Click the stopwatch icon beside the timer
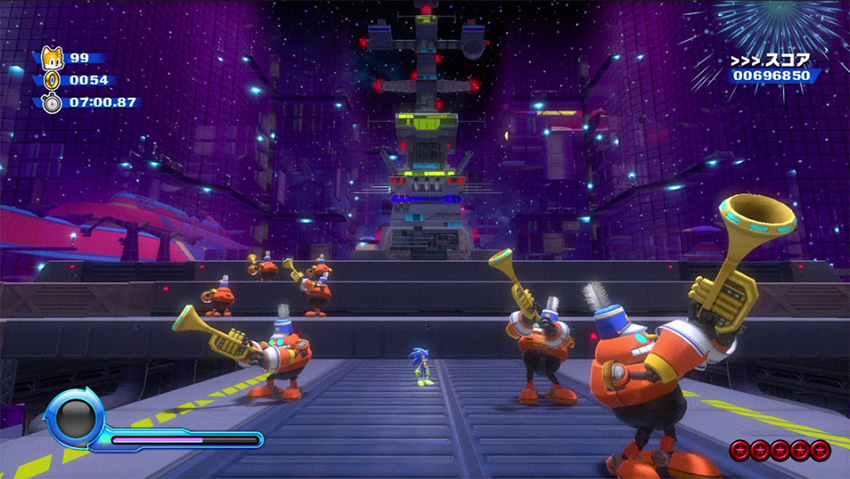The width and height of the screenshot is (850, 479). point(51,102)
